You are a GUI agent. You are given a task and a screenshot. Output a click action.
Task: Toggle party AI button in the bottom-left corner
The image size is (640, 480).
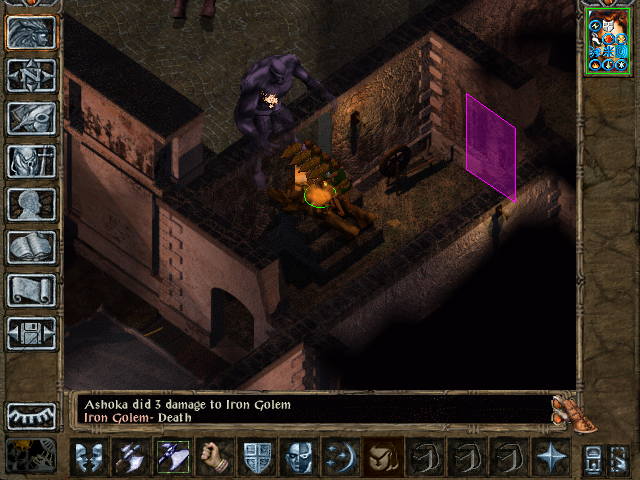32,455
